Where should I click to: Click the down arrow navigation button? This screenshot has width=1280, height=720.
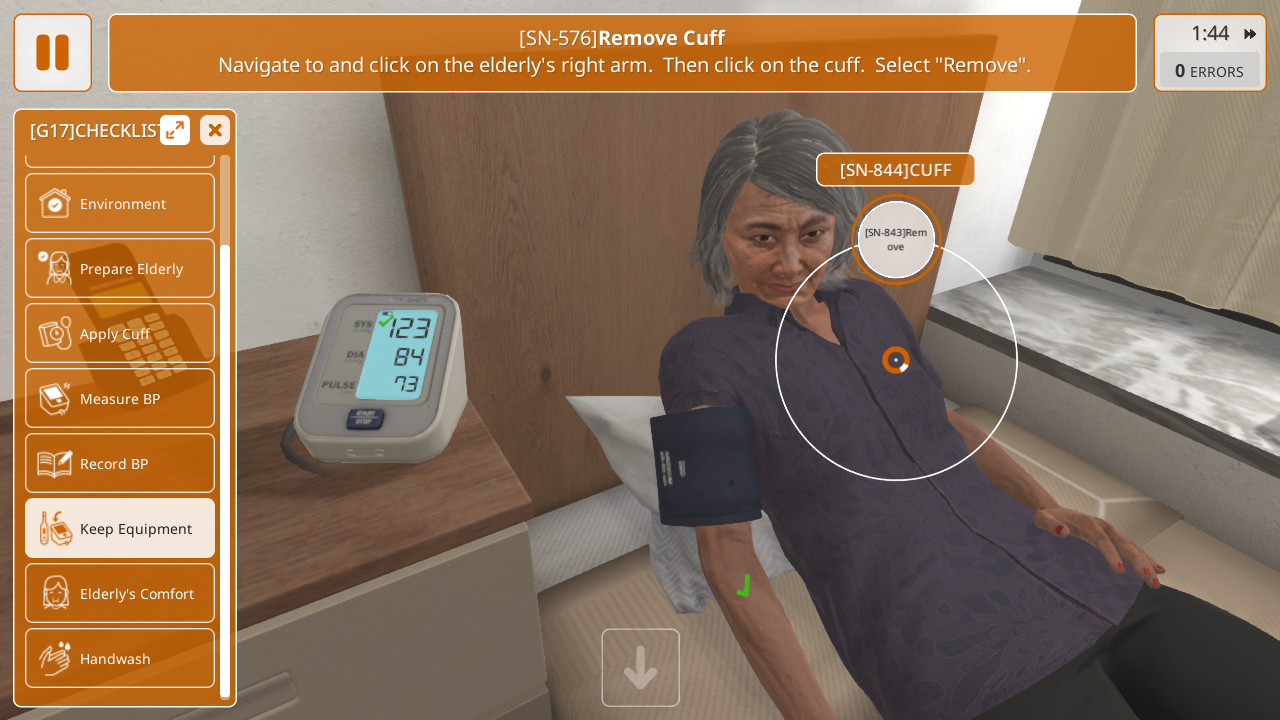tap(640, 668)
